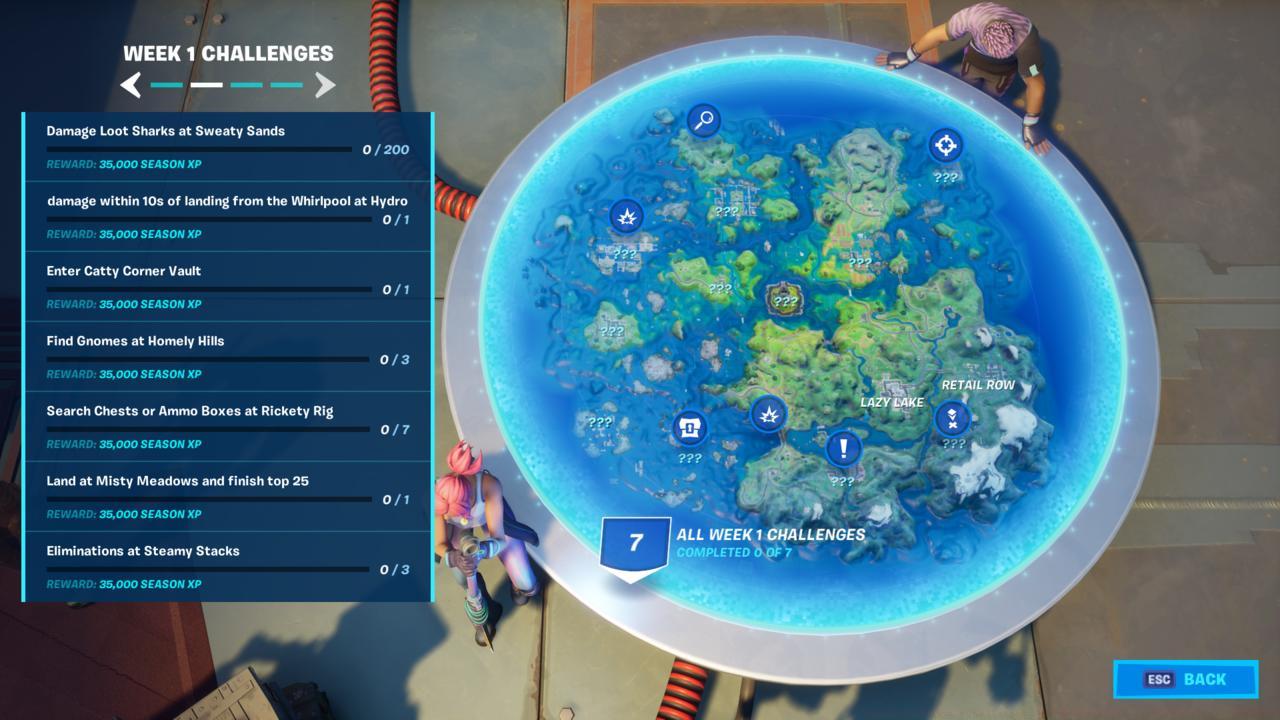The height and width of the screenshot is (720, 1280).
Task: Click the treasure chest marker for Rickety Rig
Action: 688,428
